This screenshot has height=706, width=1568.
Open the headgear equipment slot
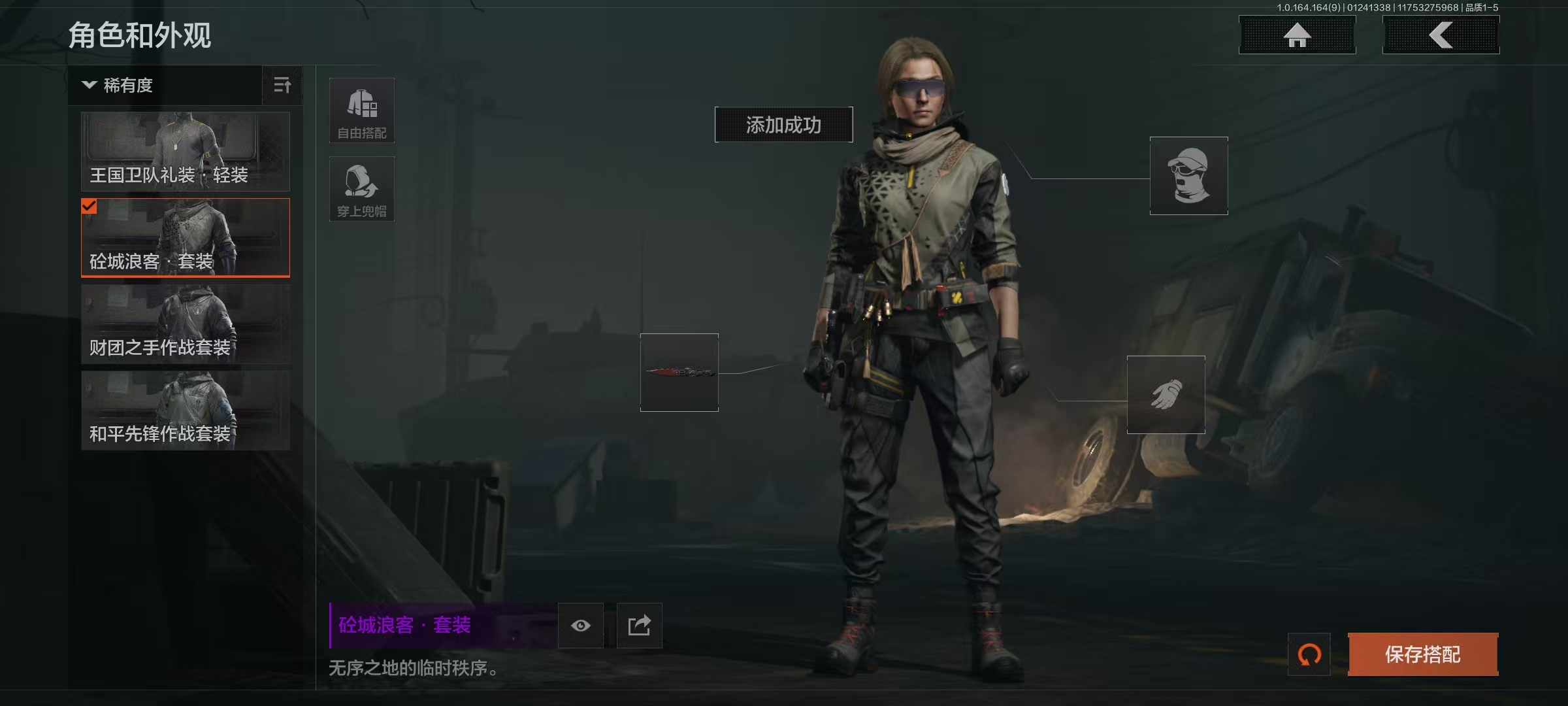[x=1188, y=176]
